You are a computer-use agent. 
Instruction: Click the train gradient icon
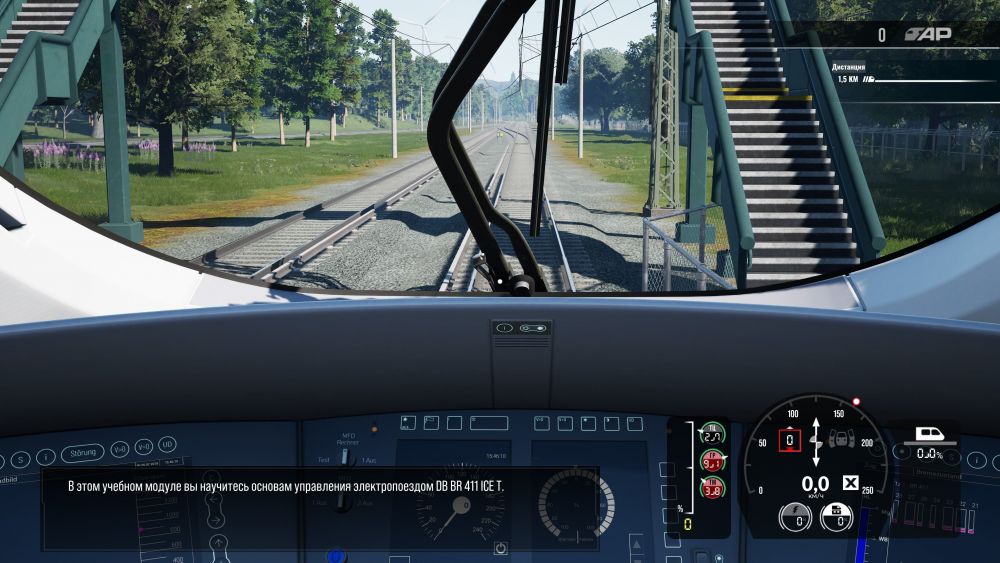[x=930, y=436]
